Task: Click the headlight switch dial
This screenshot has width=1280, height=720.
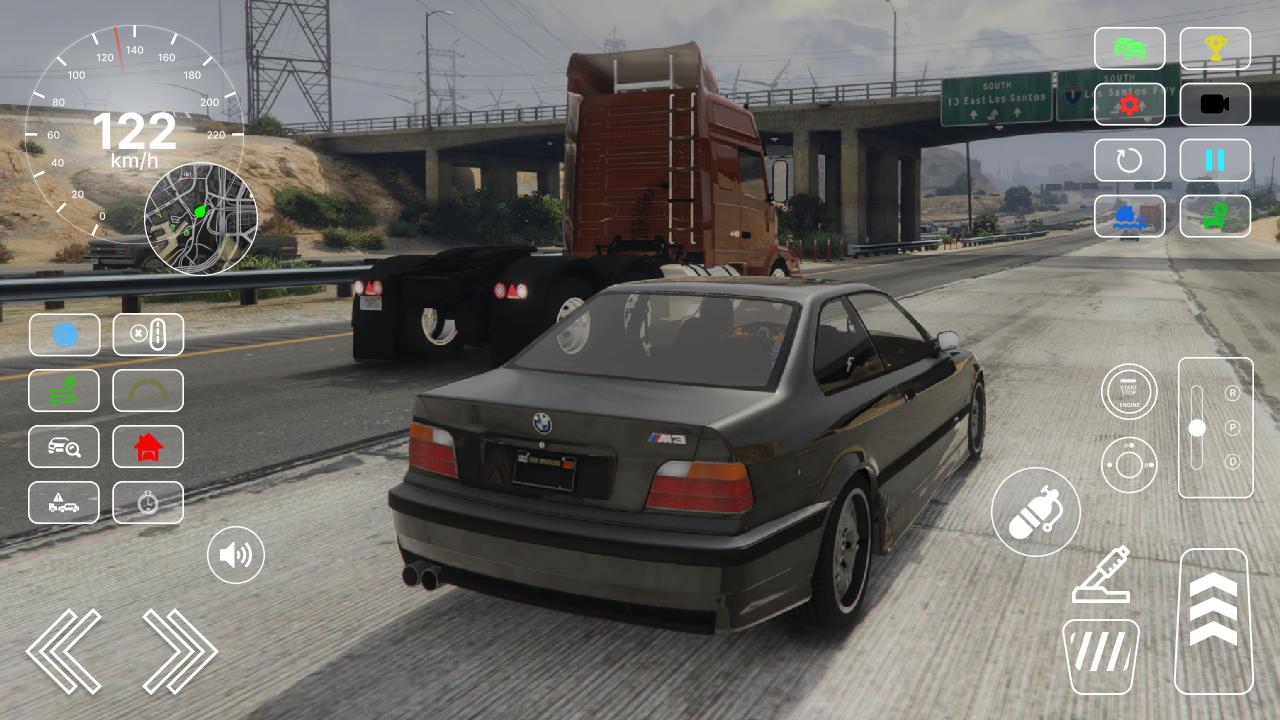Action: click(1129, 465)
